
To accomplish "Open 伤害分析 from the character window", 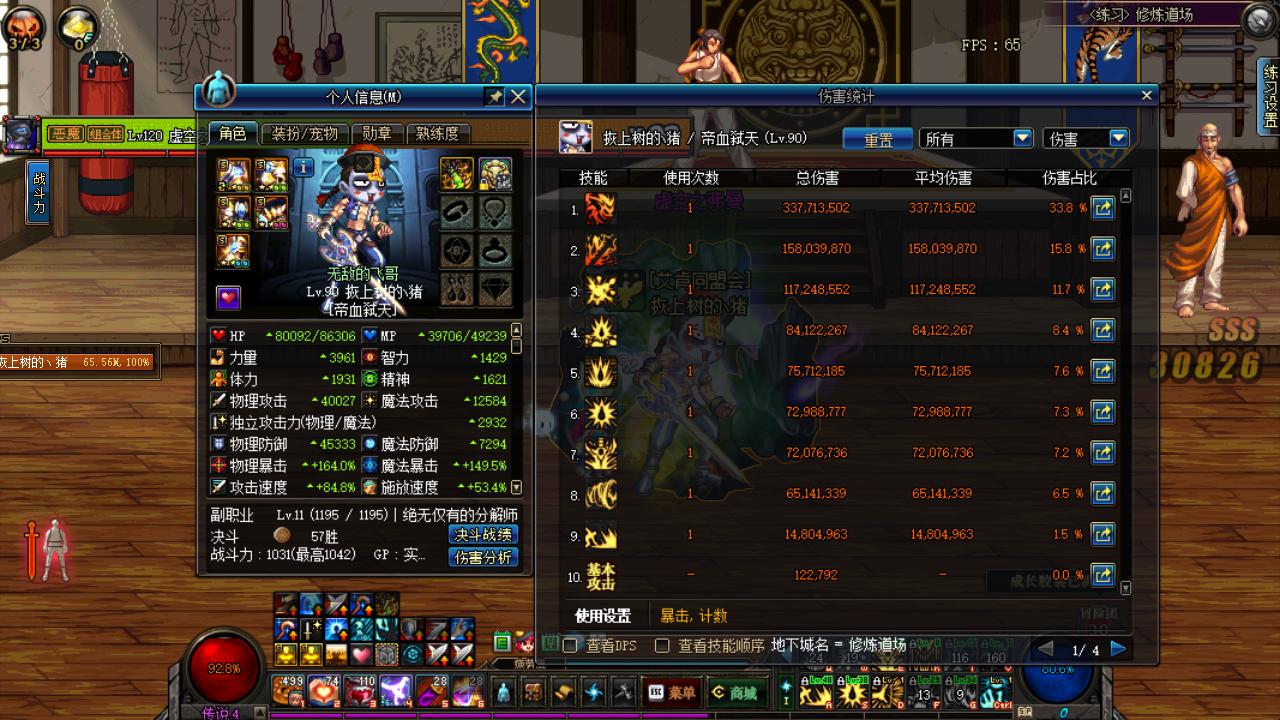I will point(485,558).
